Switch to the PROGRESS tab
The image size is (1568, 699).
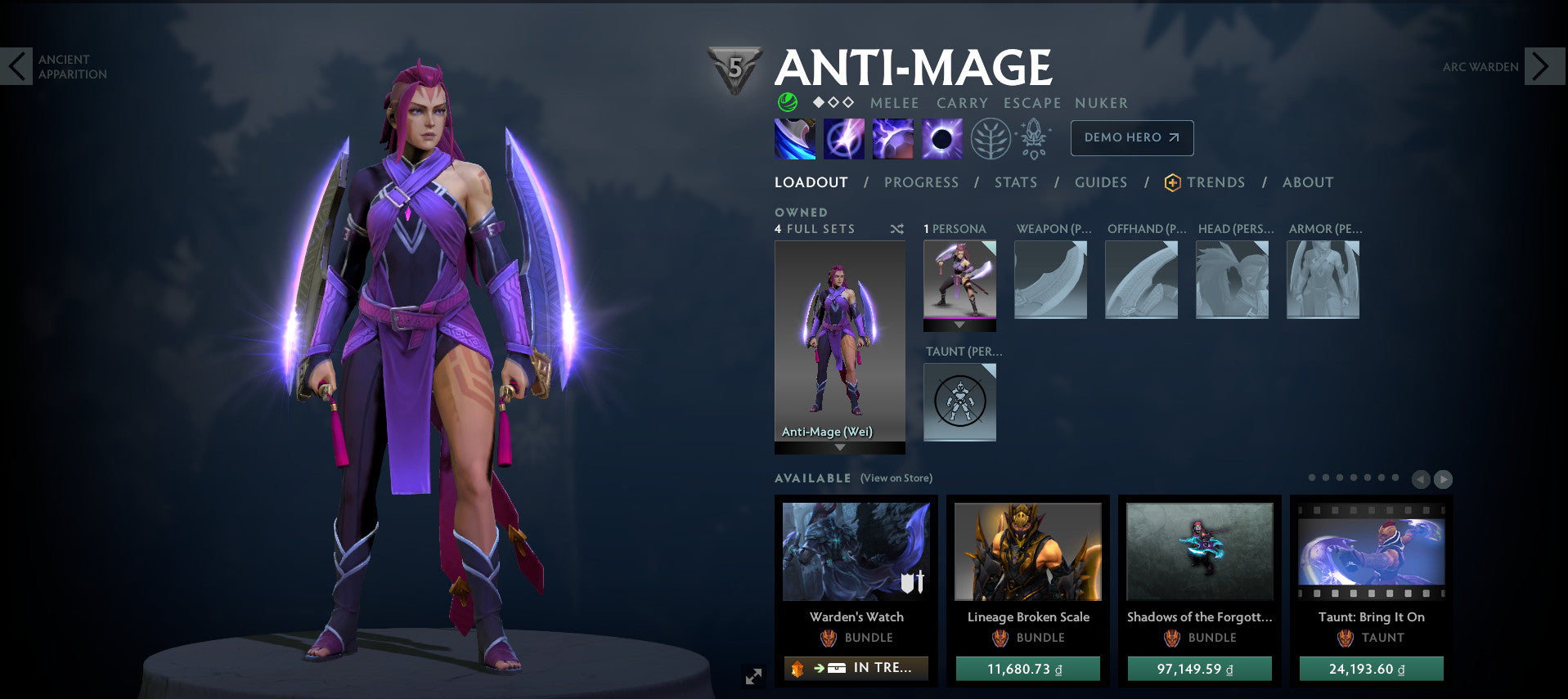click(920, 183)
